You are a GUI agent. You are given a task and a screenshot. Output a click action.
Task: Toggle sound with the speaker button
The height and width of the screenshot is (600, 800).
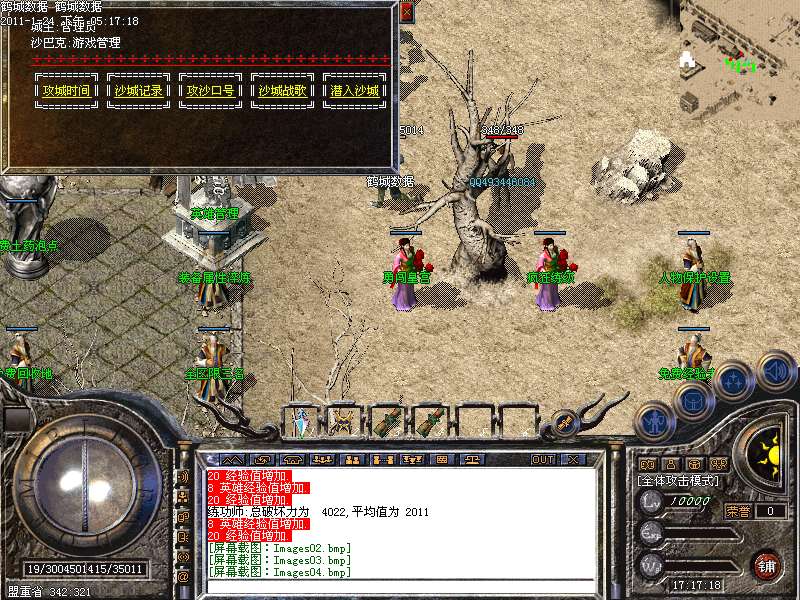[x=775, y=370]
